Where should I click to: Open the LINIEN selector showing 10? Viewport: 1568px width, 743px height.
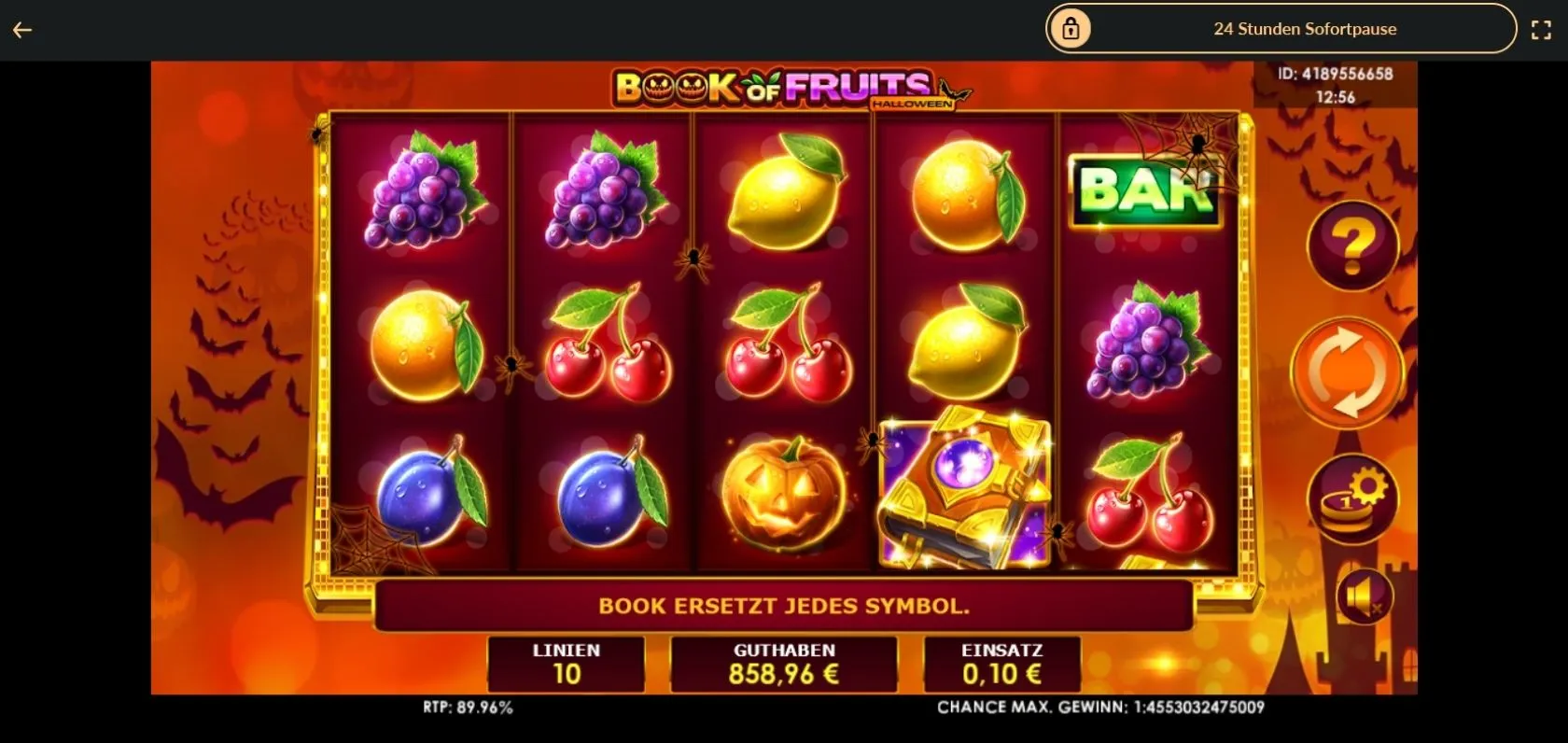pyautogui.click(x=566, y=664)
